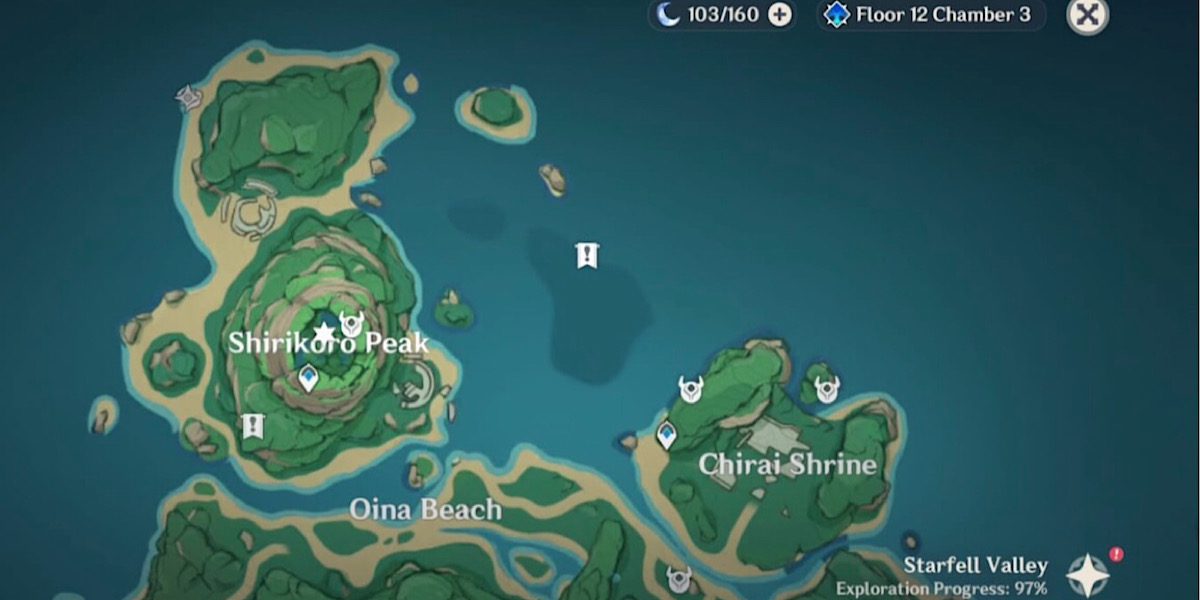Select the star pin at Shirikoro Peak

pos(323,332)
